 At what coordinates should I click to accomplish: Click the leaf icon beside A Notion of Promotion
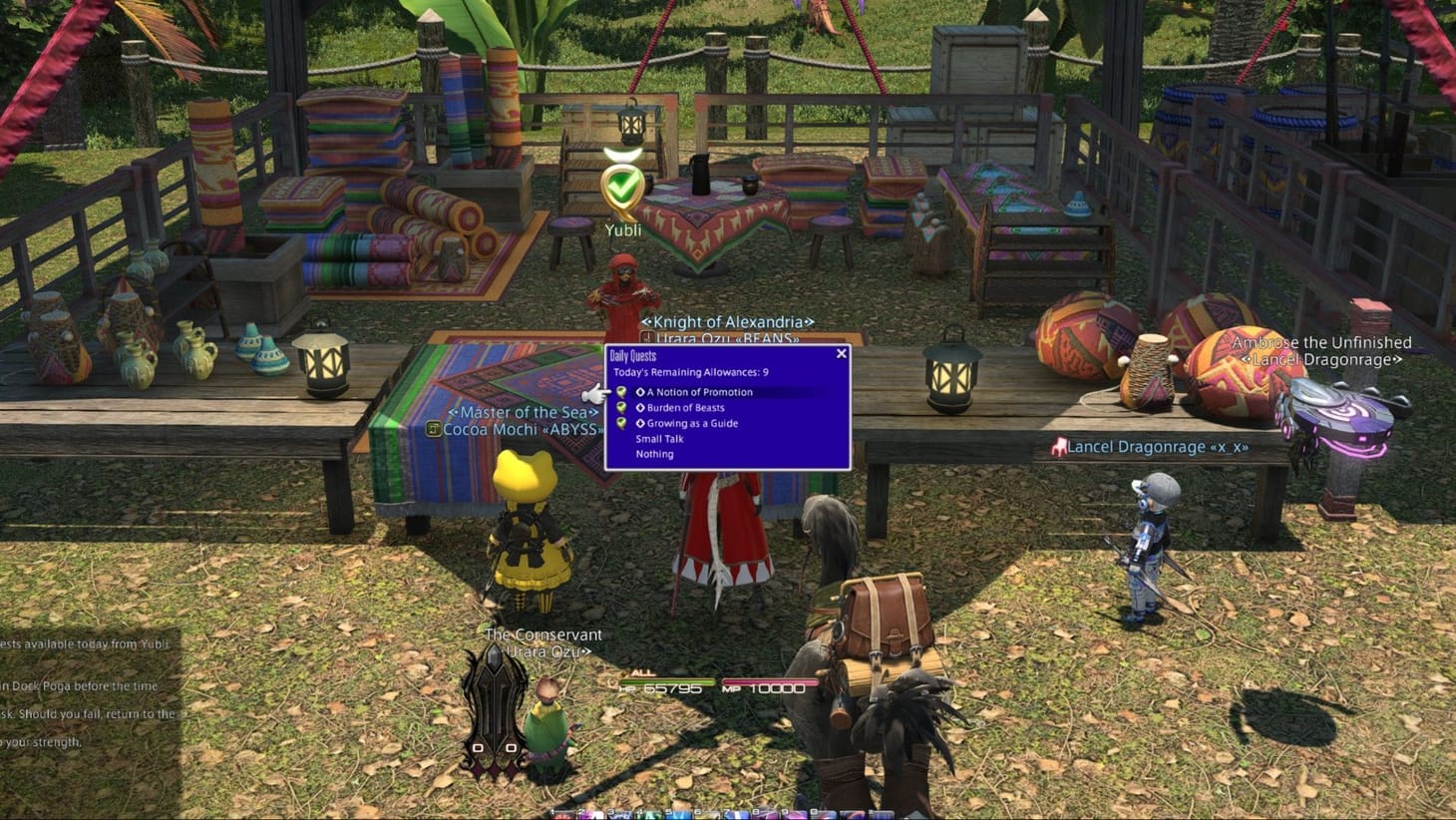(x=622, y=392)
